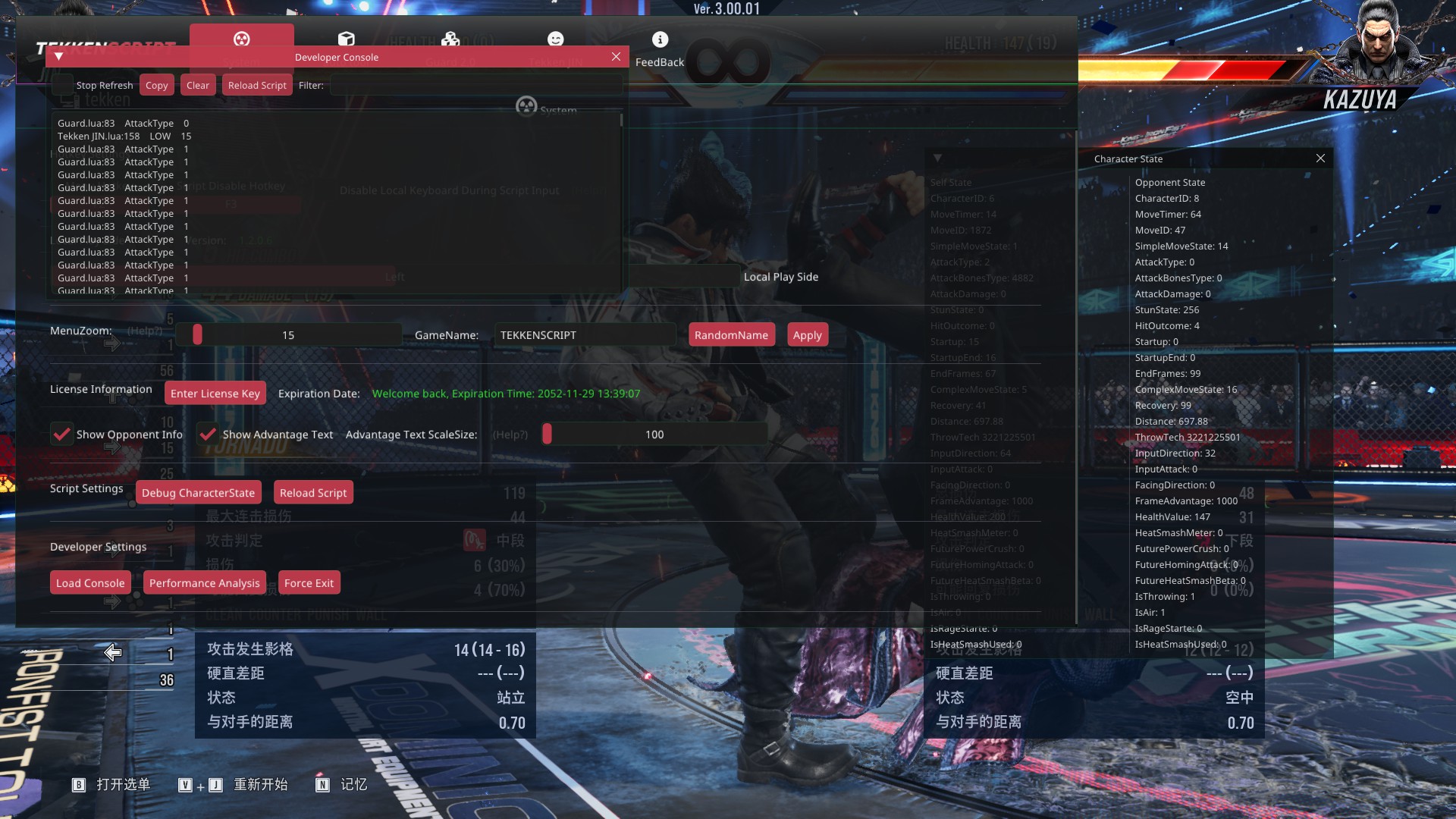Viewport: 1456px width, 819px height.
Task: Close the Character State panel
Action: point(1320,158)
